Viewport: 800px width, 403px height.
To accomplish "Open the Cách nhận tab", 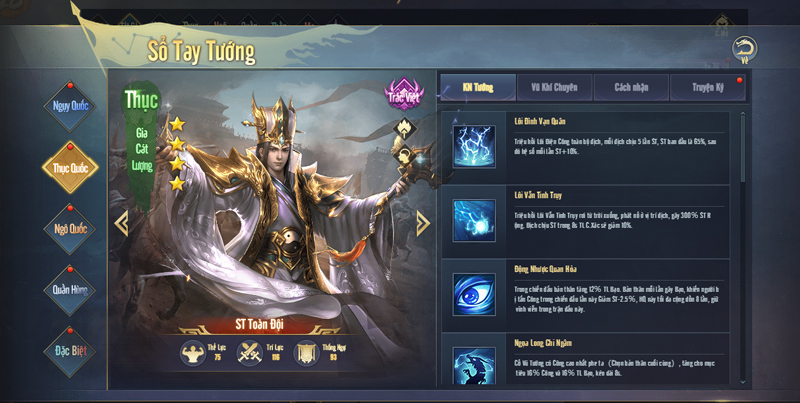I will (632, 87).
